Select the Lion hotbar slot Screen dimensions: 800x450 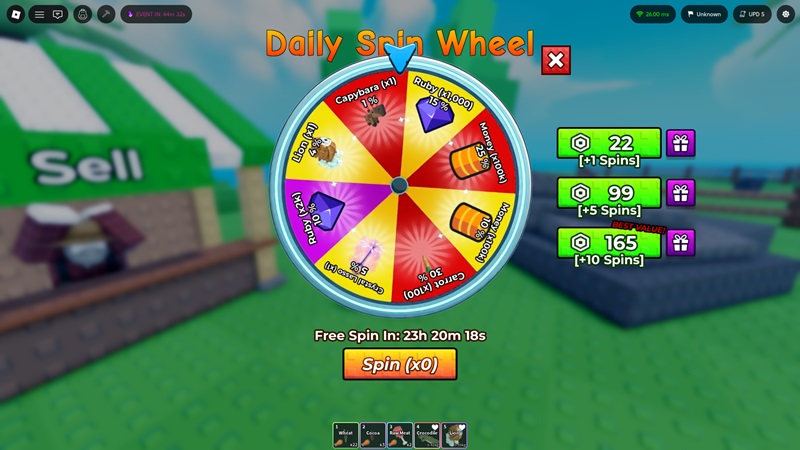pyautogui.click(x=454, y=434)
